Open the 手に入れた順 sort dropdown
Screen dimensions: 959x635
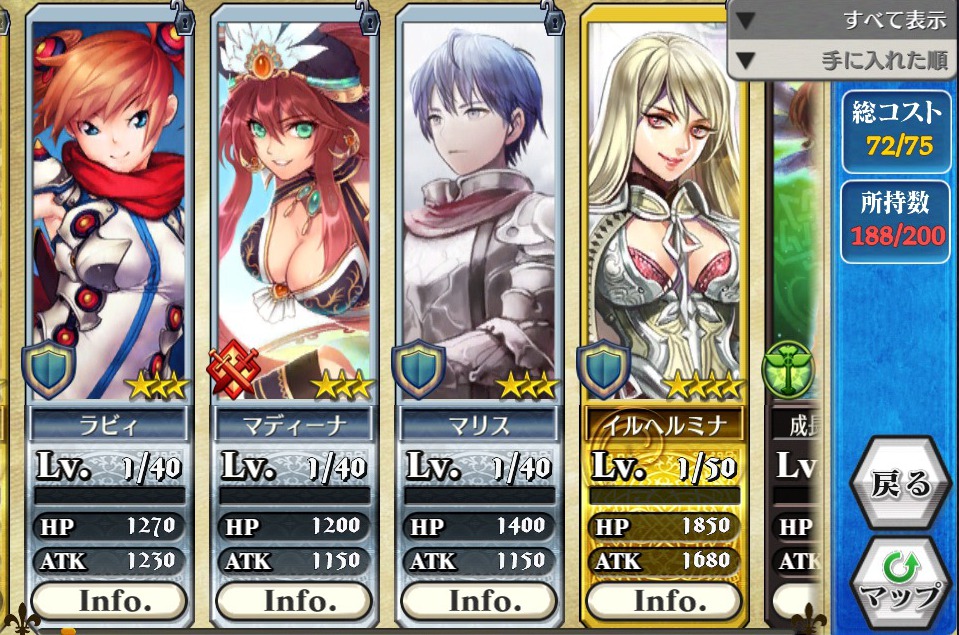842,60
